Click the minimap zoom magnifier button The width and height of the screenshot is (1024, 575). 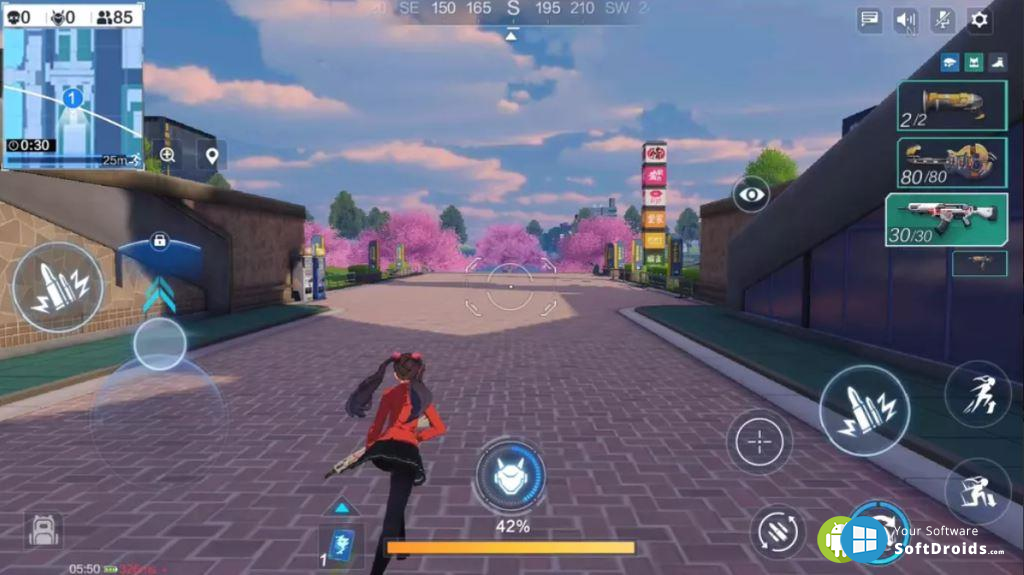(167, 155)
